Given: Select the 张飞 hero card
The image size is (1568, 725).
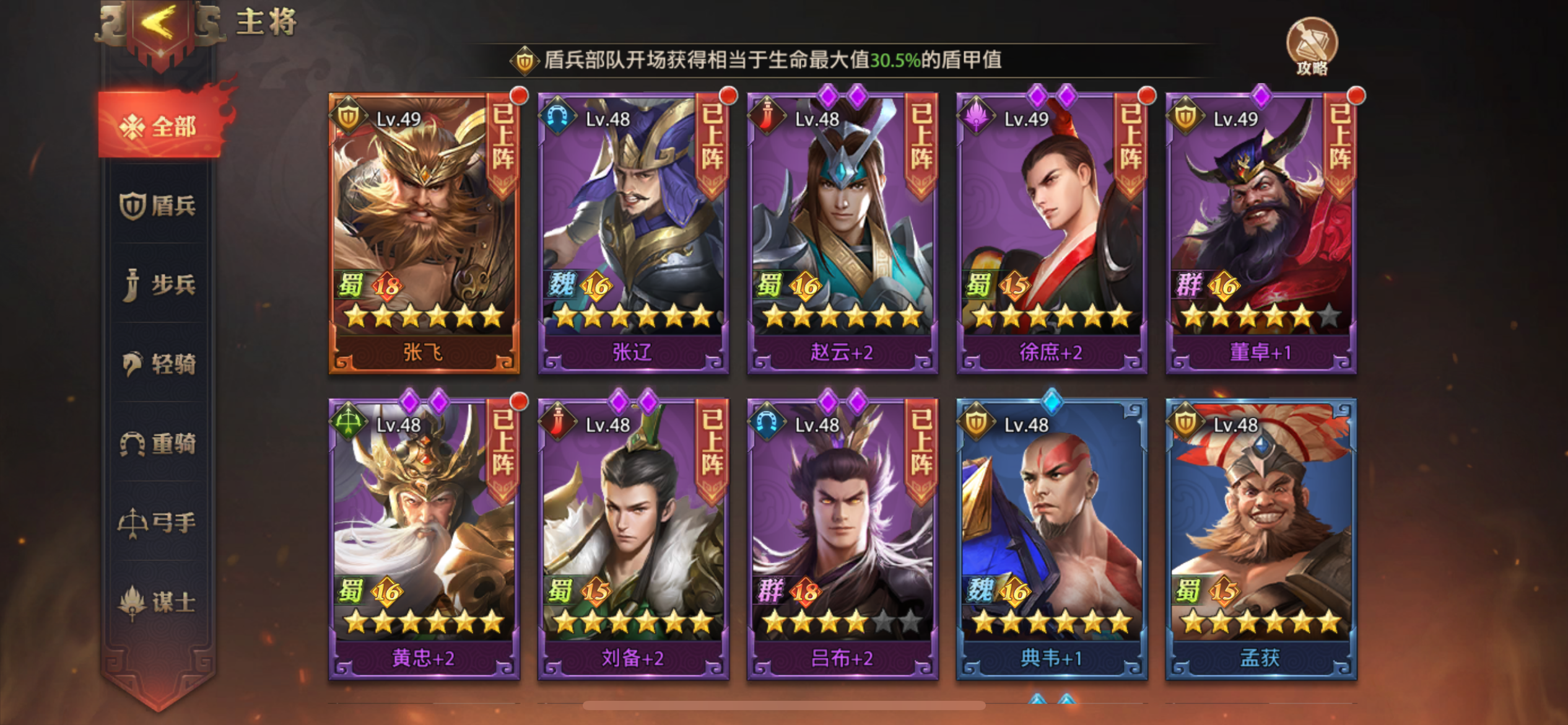Looking at the screenshot, I should [424, 234].
